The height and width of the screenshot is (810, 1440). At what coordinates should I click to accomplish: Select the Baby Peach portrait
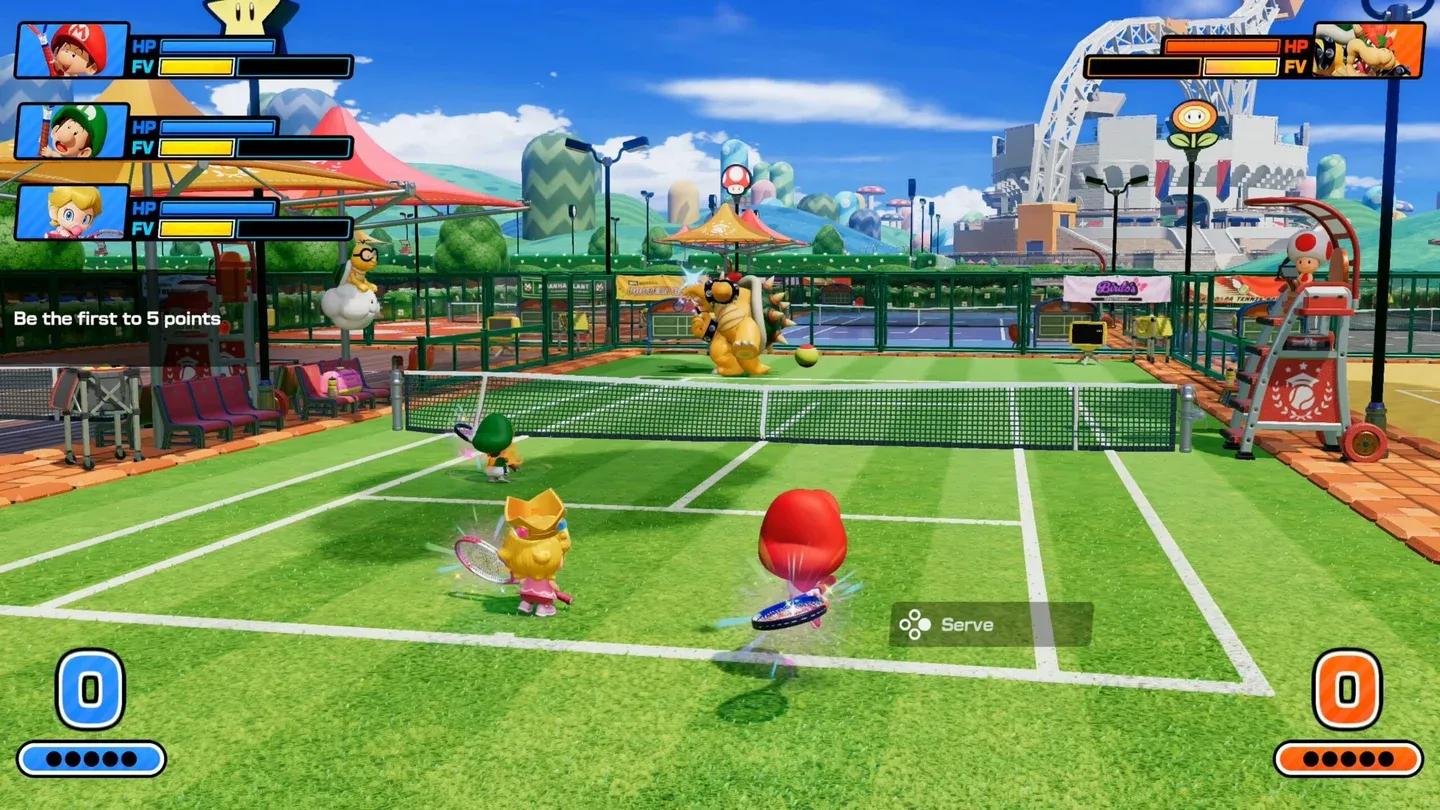click(x=72, y=212)
